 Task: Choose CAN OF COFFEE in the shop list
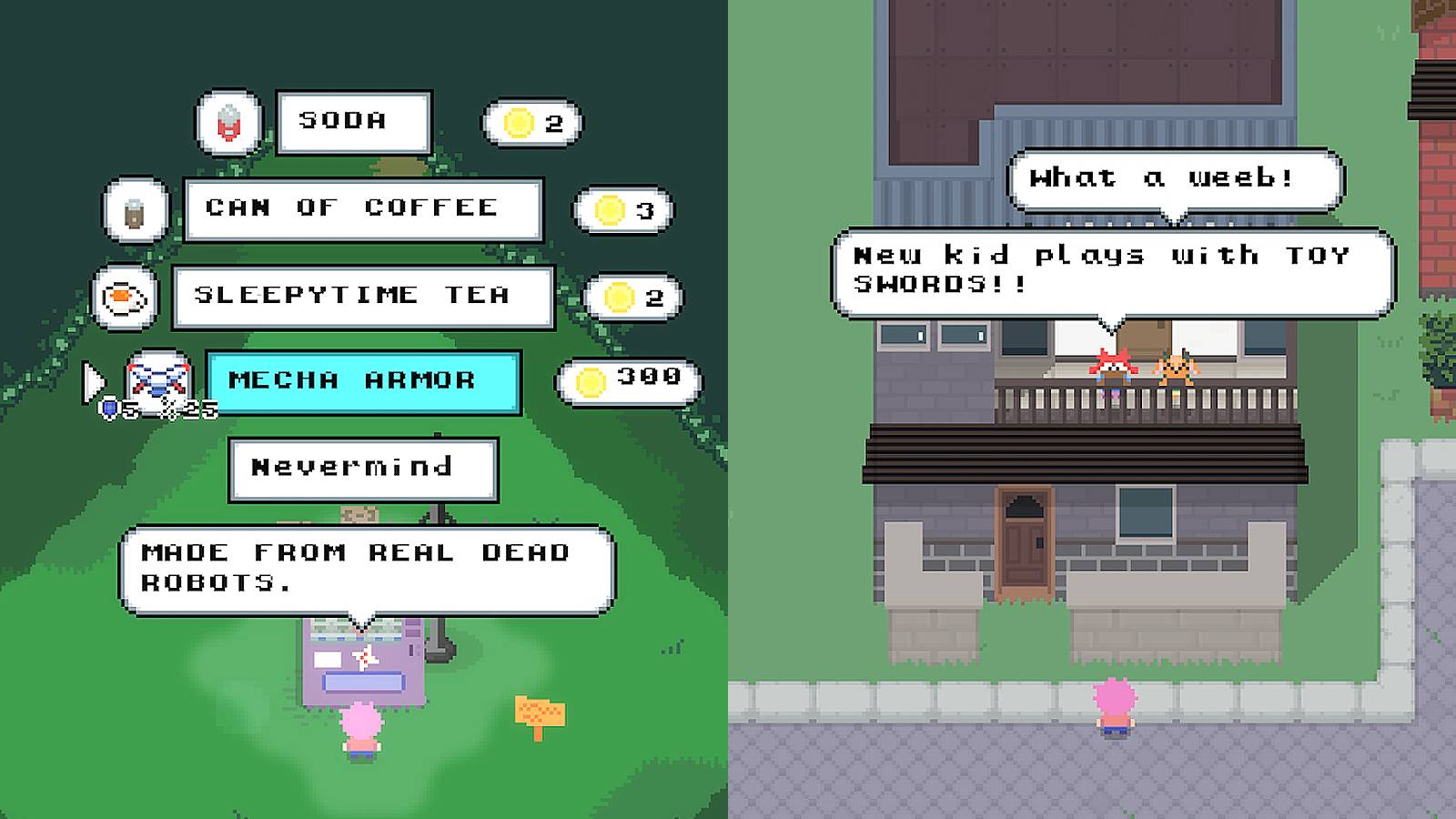[362, 208]
